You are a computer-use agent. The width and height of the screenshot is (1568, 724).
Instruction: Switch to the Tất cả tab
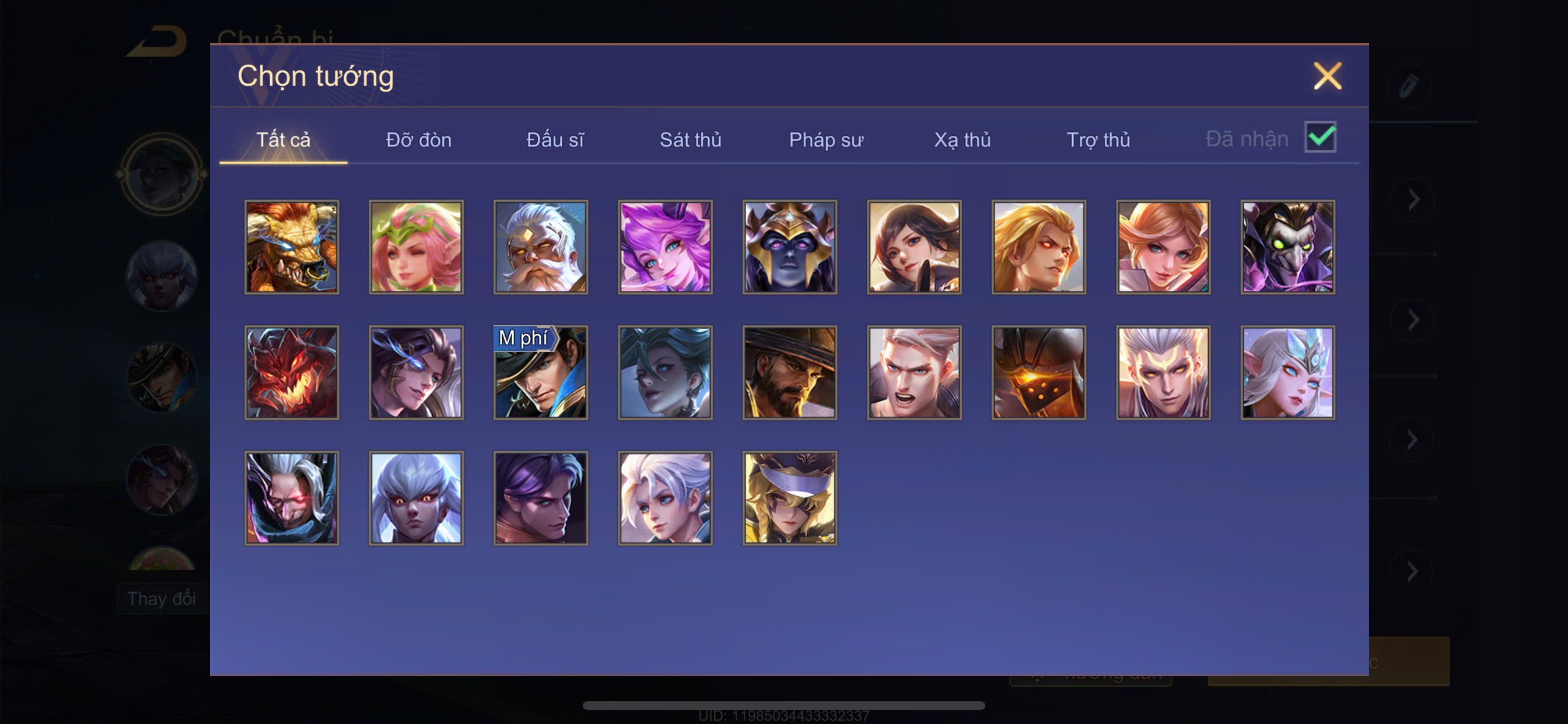[x=283, y=140]
